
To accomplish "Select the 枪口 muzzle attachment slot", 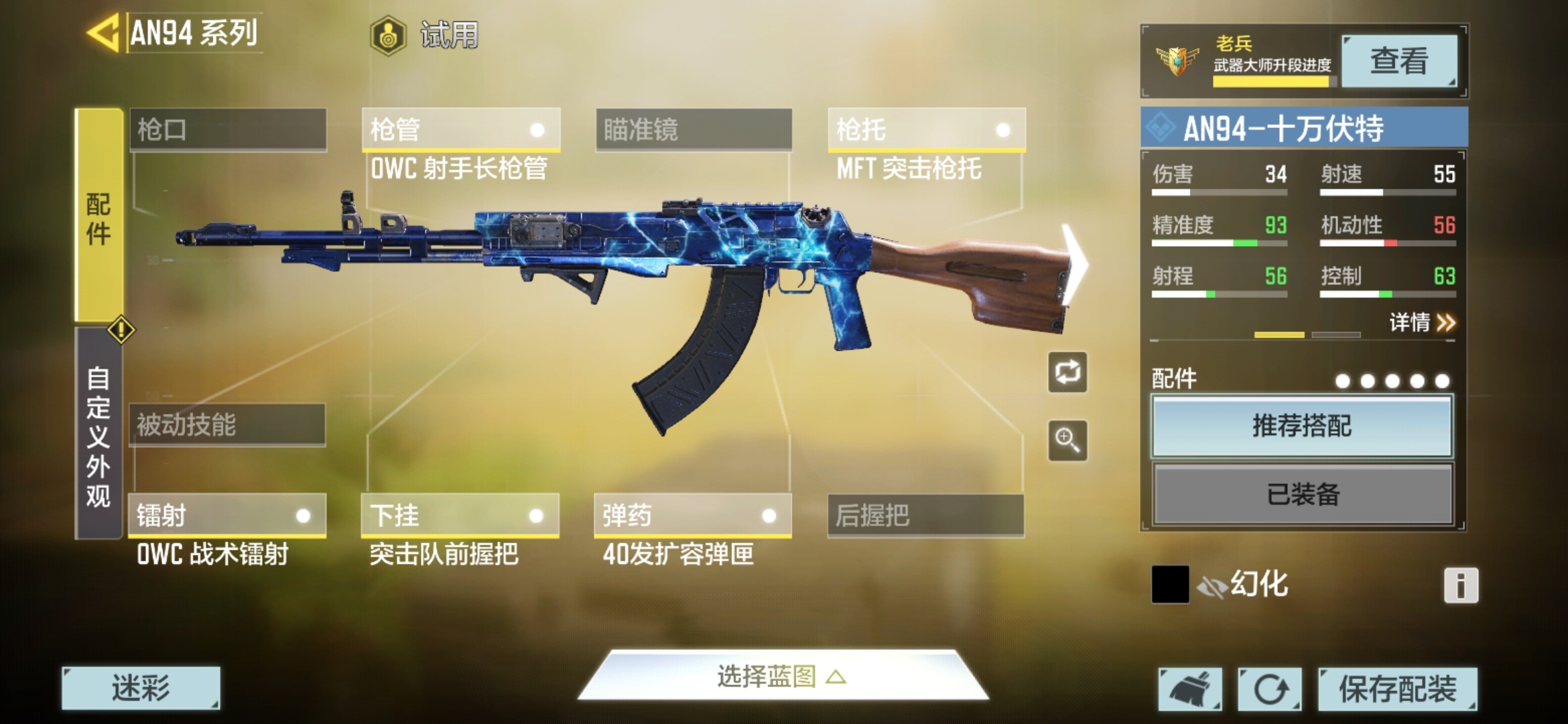I will (x=228, y=129).
